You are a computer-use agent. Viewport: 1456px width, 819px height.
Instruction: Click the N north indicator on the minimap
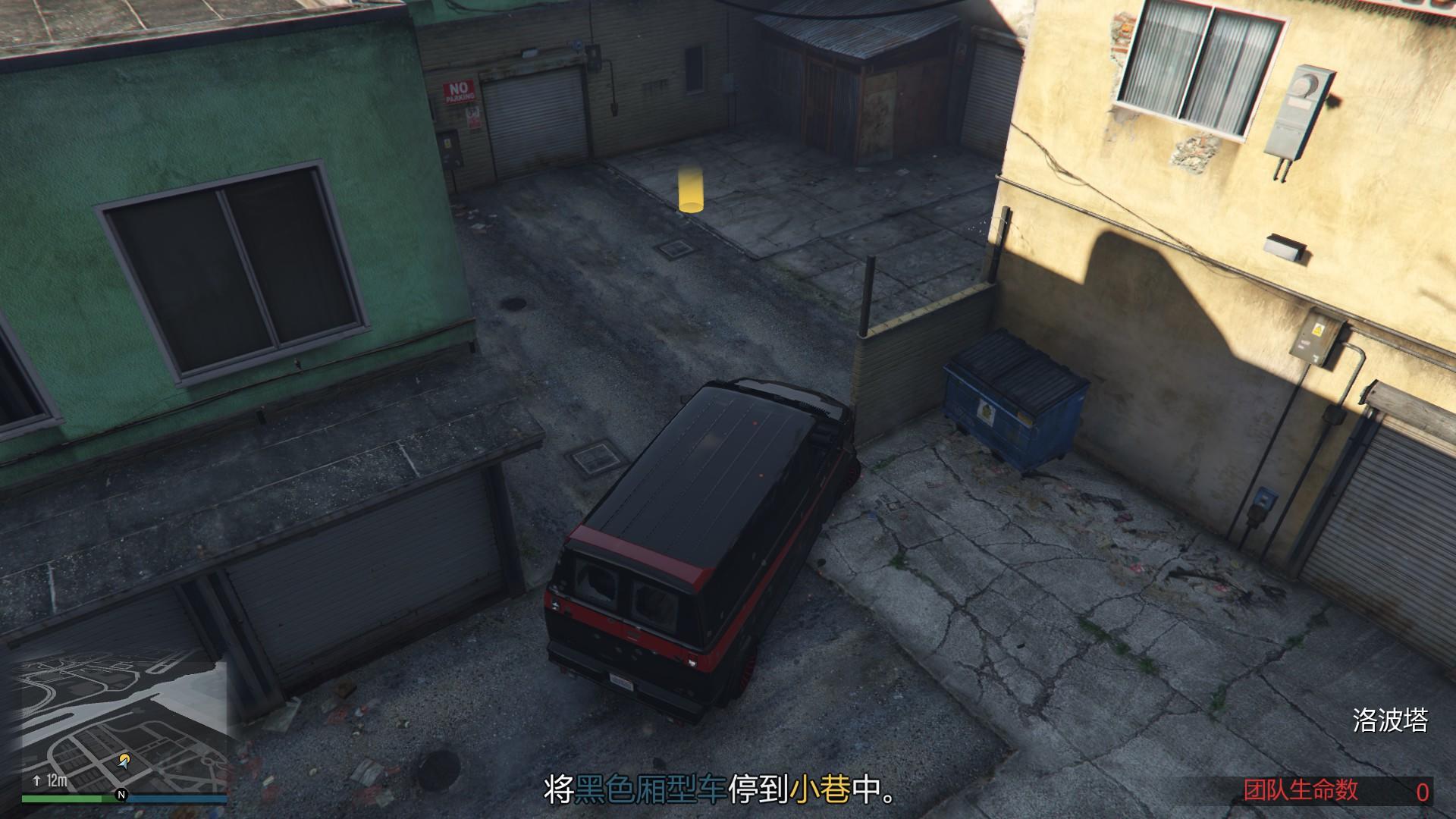[121, 795]
